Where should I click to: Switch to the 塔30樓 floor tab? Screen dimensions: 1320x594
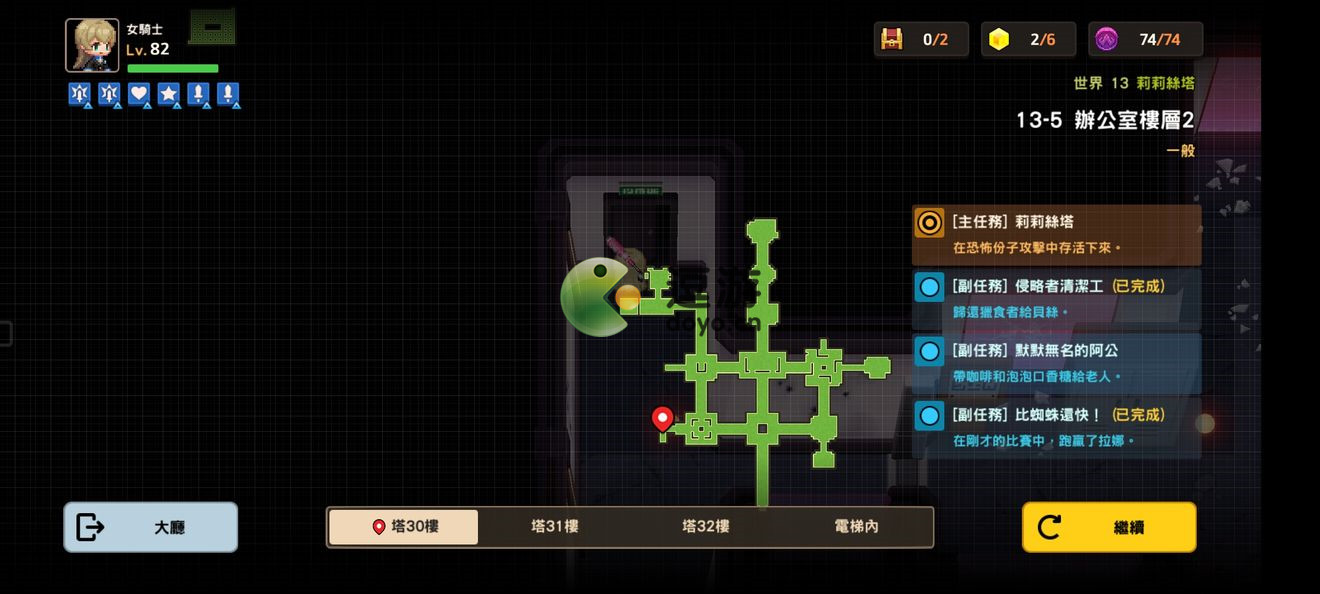click(404, 527)
